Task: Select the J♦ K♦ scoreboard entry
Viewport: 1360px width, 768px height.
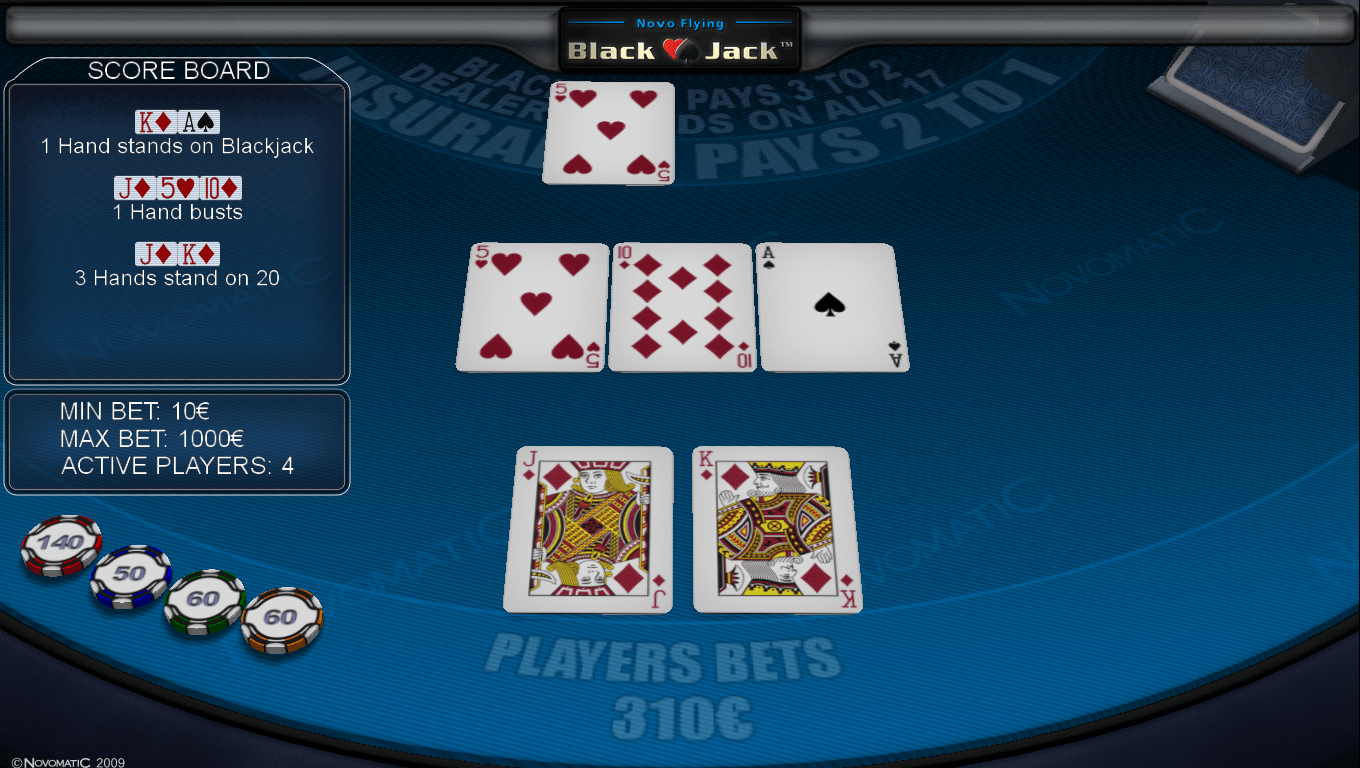Action: [177, 253]
